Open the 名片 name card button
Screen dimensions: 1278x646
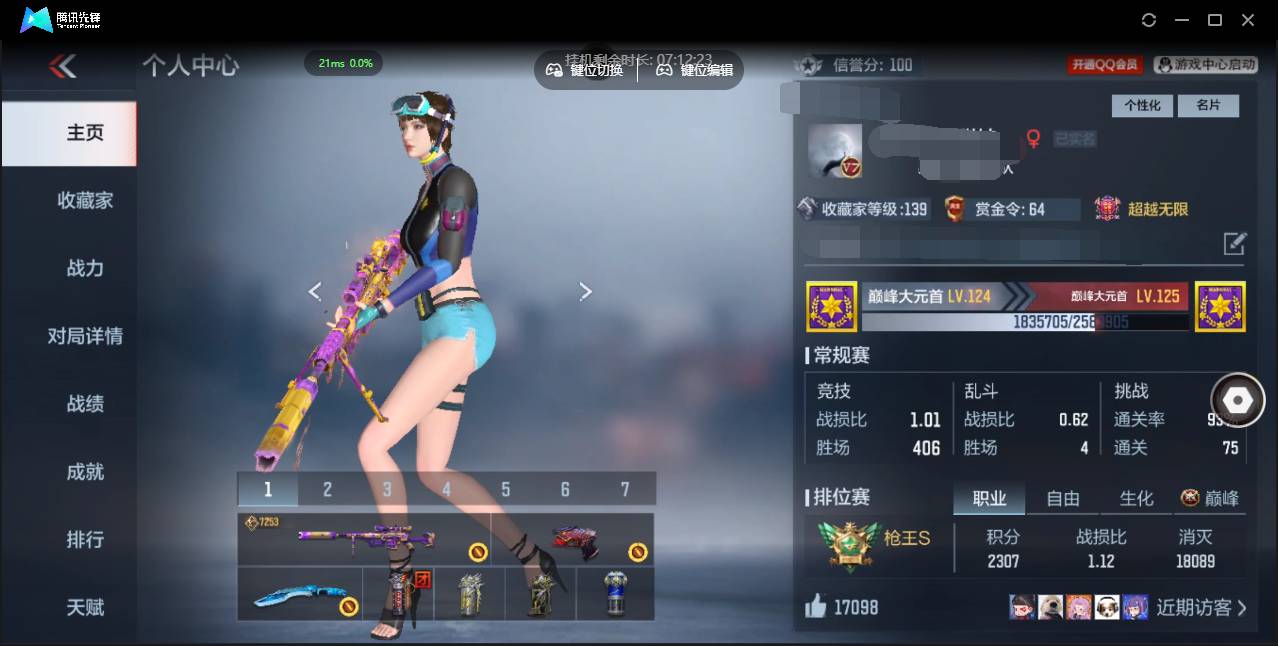[1208, 106]
